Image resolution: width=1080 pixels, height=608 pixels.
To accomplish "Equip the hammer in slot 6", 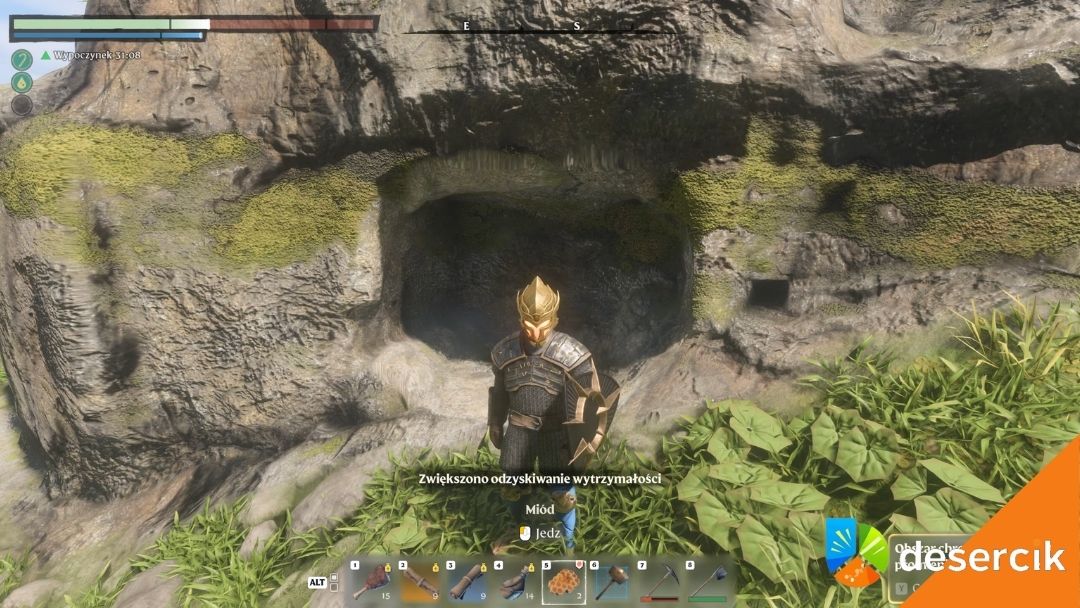I will (x=612, y=583).
